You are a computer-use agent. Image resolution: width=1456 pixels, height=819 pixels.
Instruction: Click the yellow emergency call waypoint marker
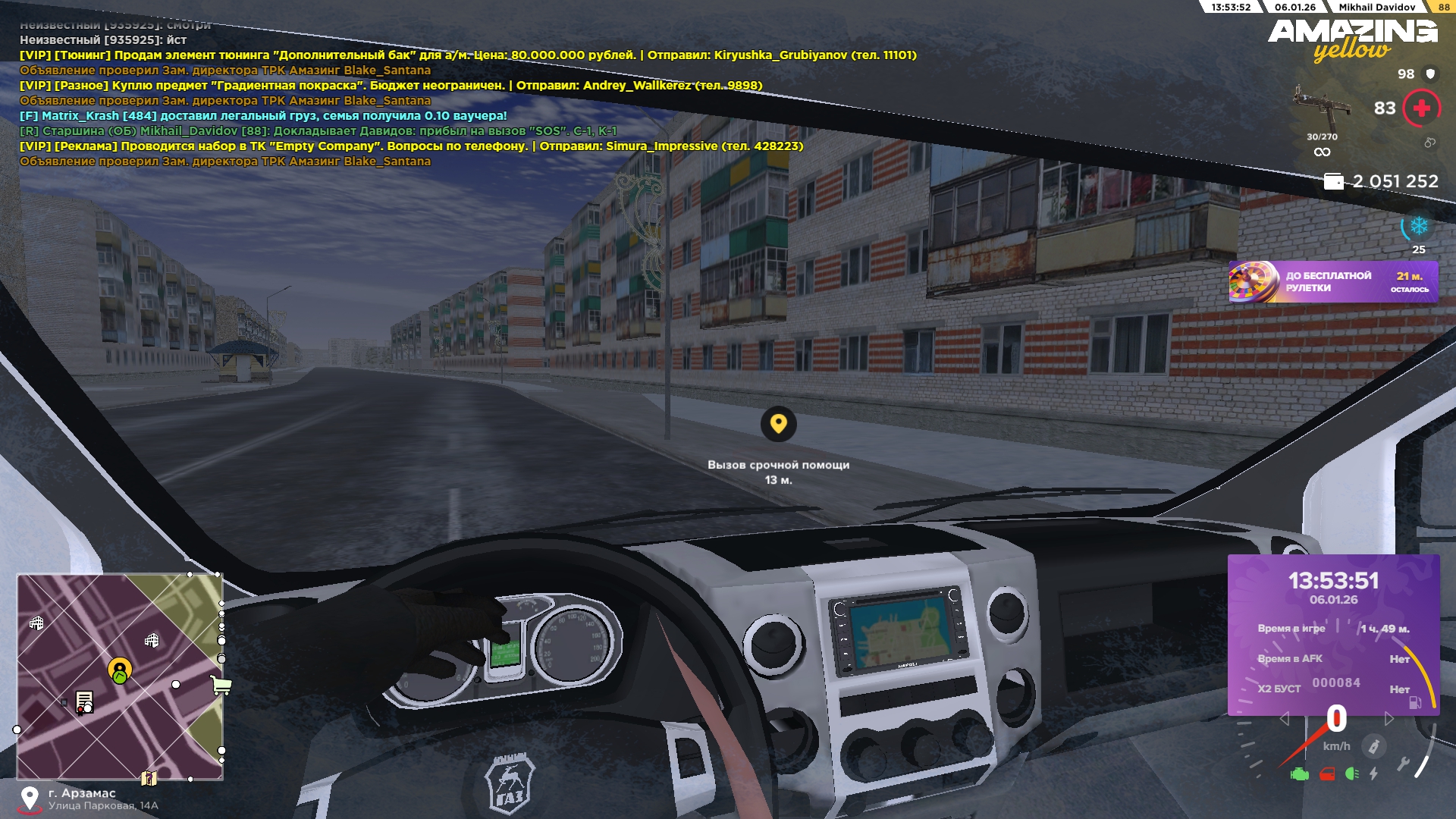[x=778, y=423]
